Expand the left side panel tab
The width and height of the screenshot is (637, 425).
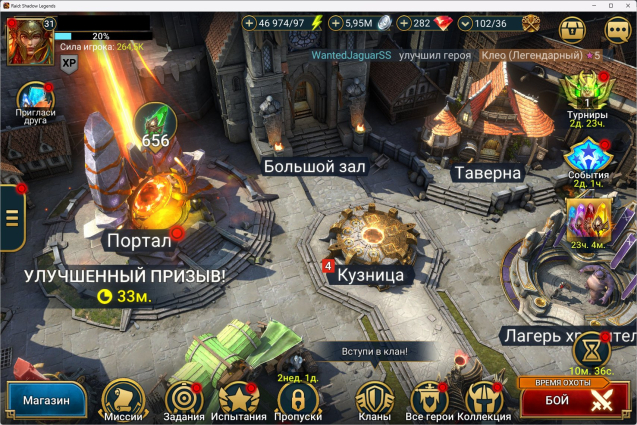tap(12, 217)
